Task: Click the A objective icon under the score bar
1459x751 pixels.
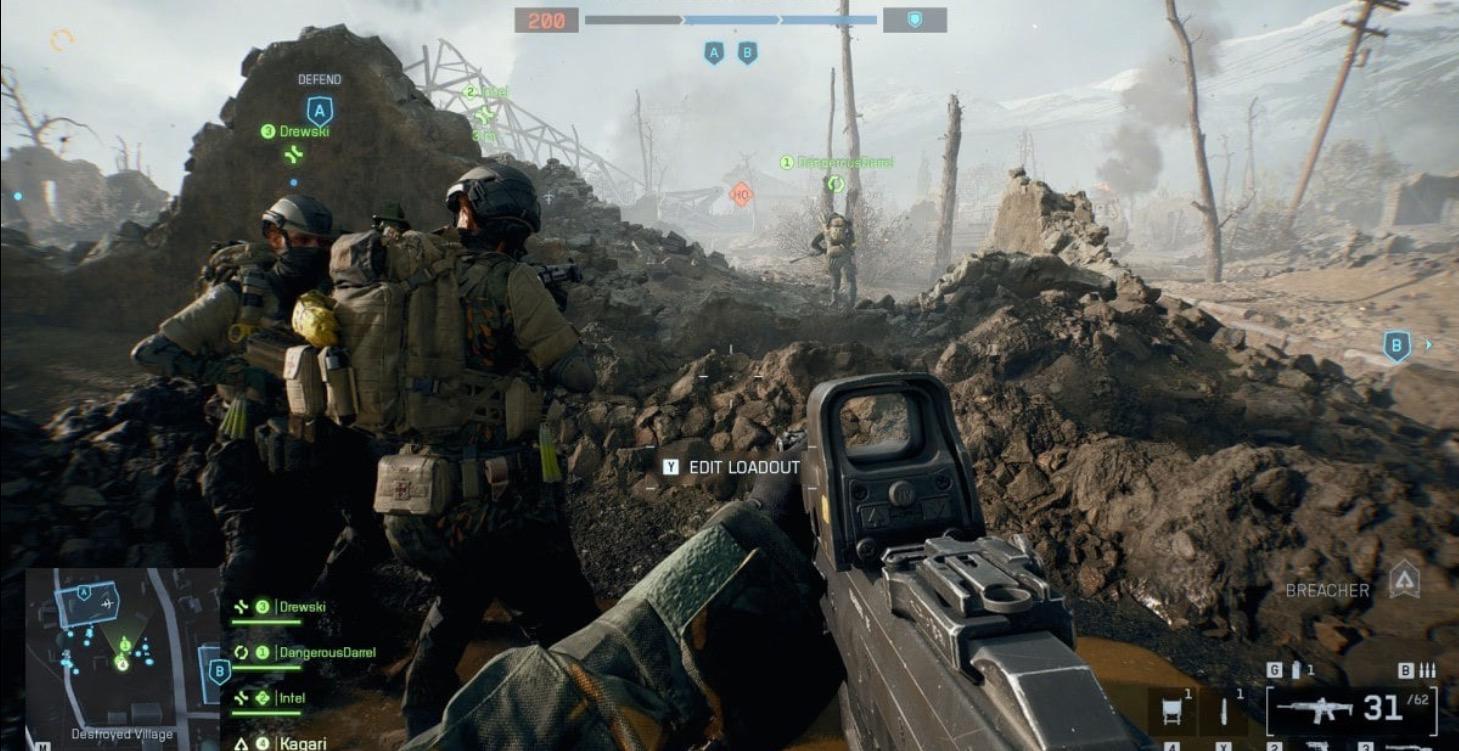Action: point(713,53)
